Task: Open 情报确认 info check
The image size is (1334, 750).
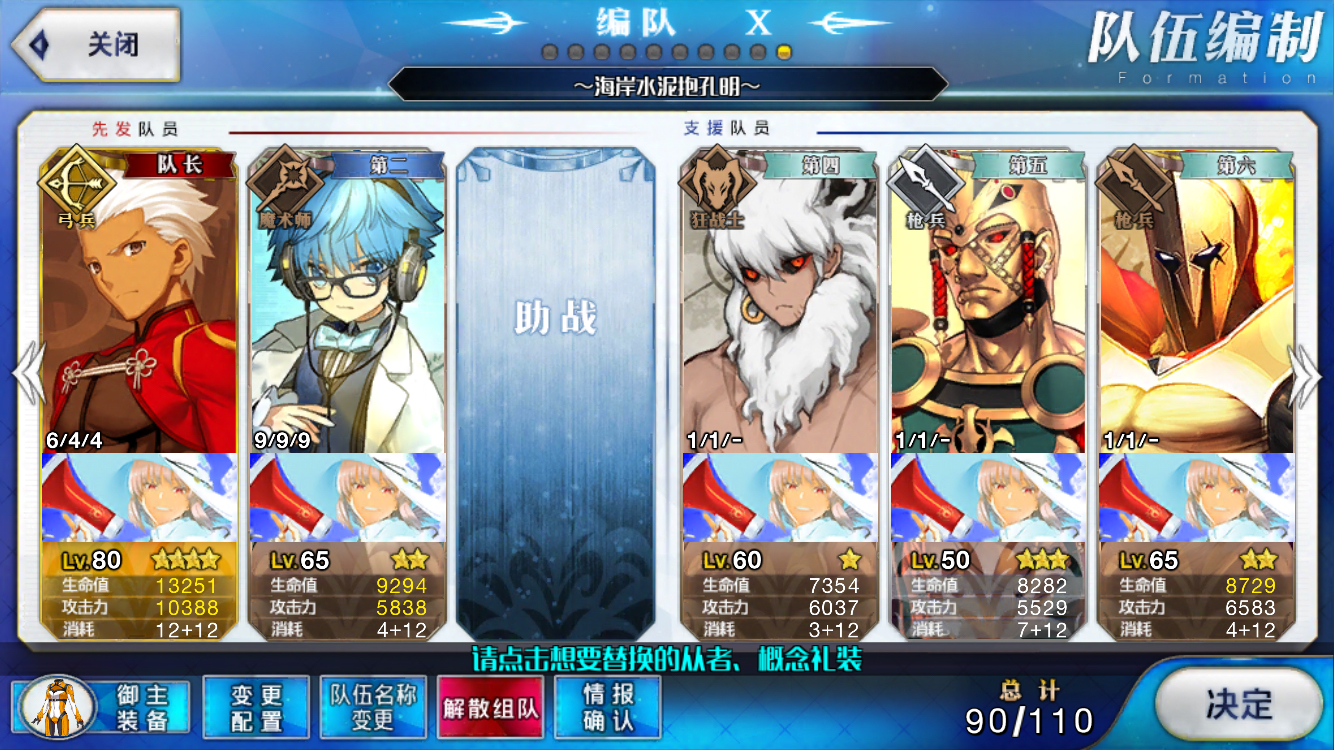Action: [x=607, y=707]
